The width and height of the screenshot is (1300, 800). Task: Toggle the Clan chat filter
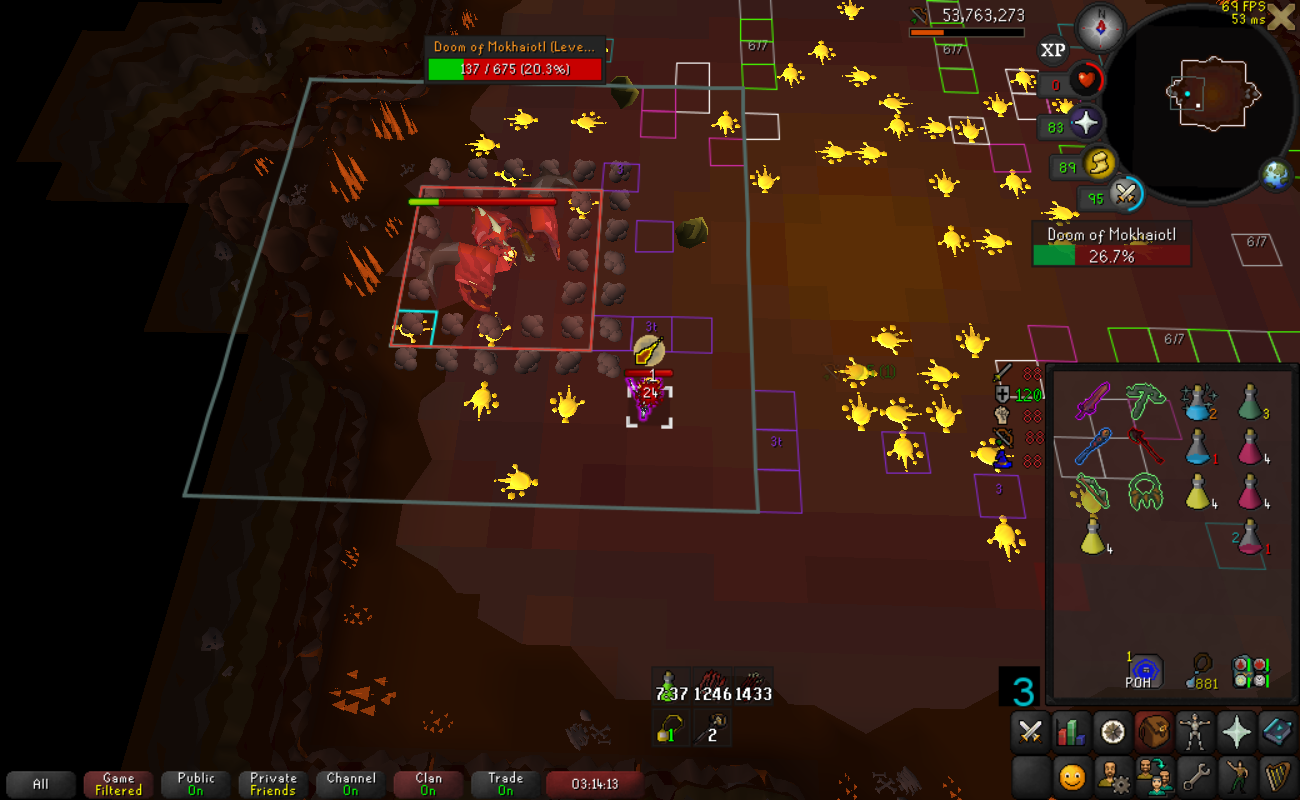point(428,784)
